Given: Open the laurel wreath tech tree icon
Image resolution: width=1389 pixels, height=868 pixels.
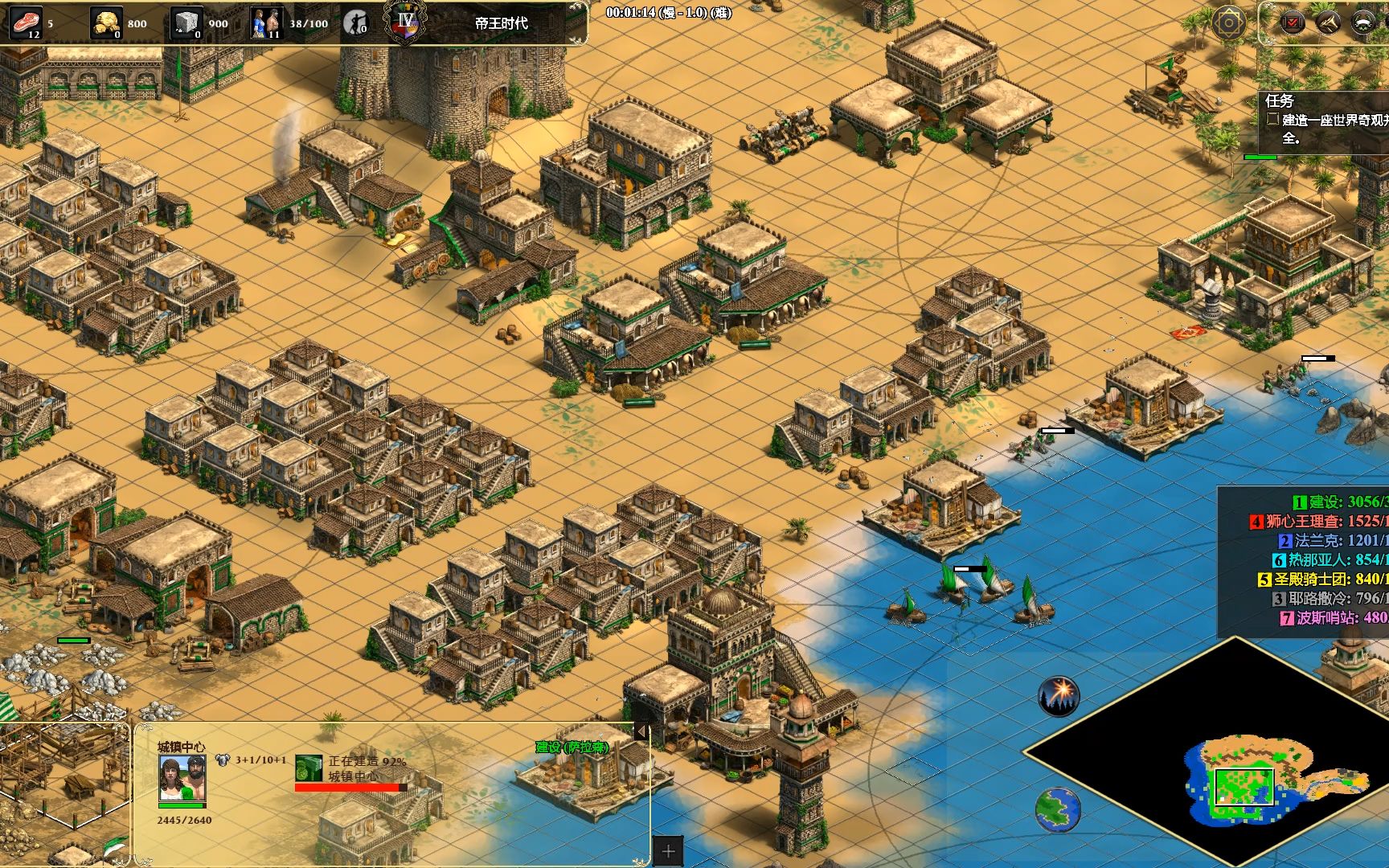Looking at the screenshot, I should click(1363, 23).
